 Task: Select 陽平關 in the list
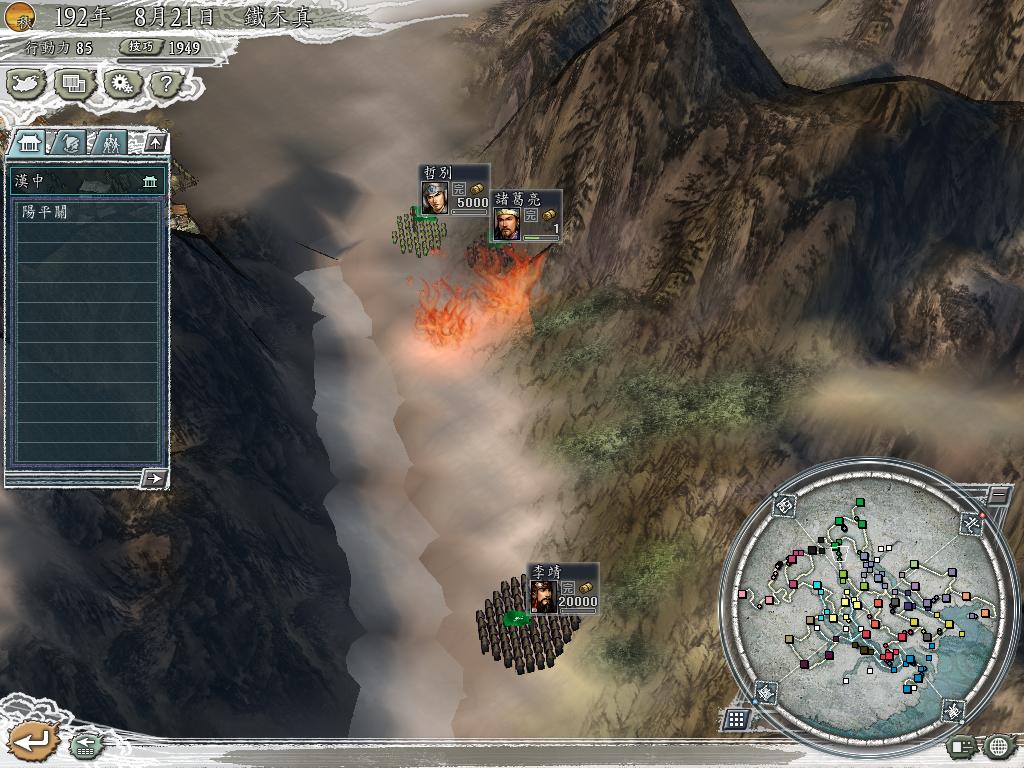86,212
